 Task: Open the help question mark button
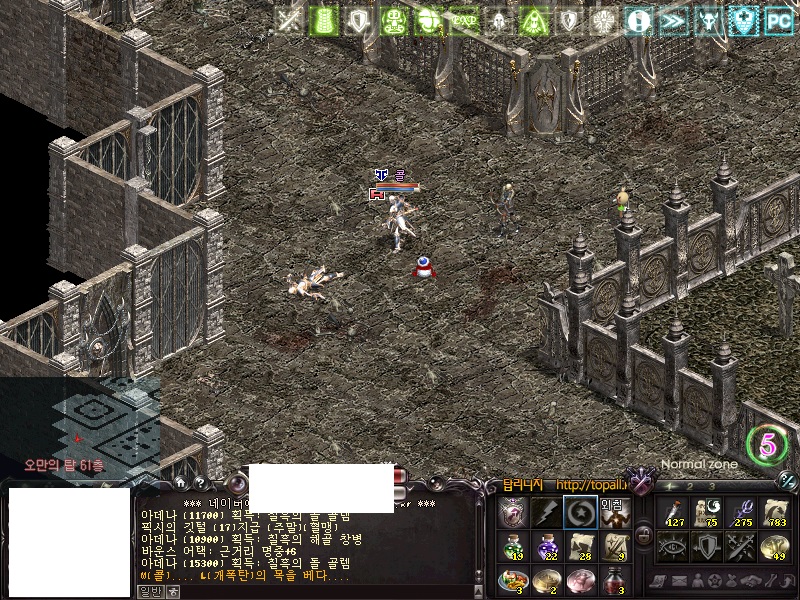click(x=199, y=482)
